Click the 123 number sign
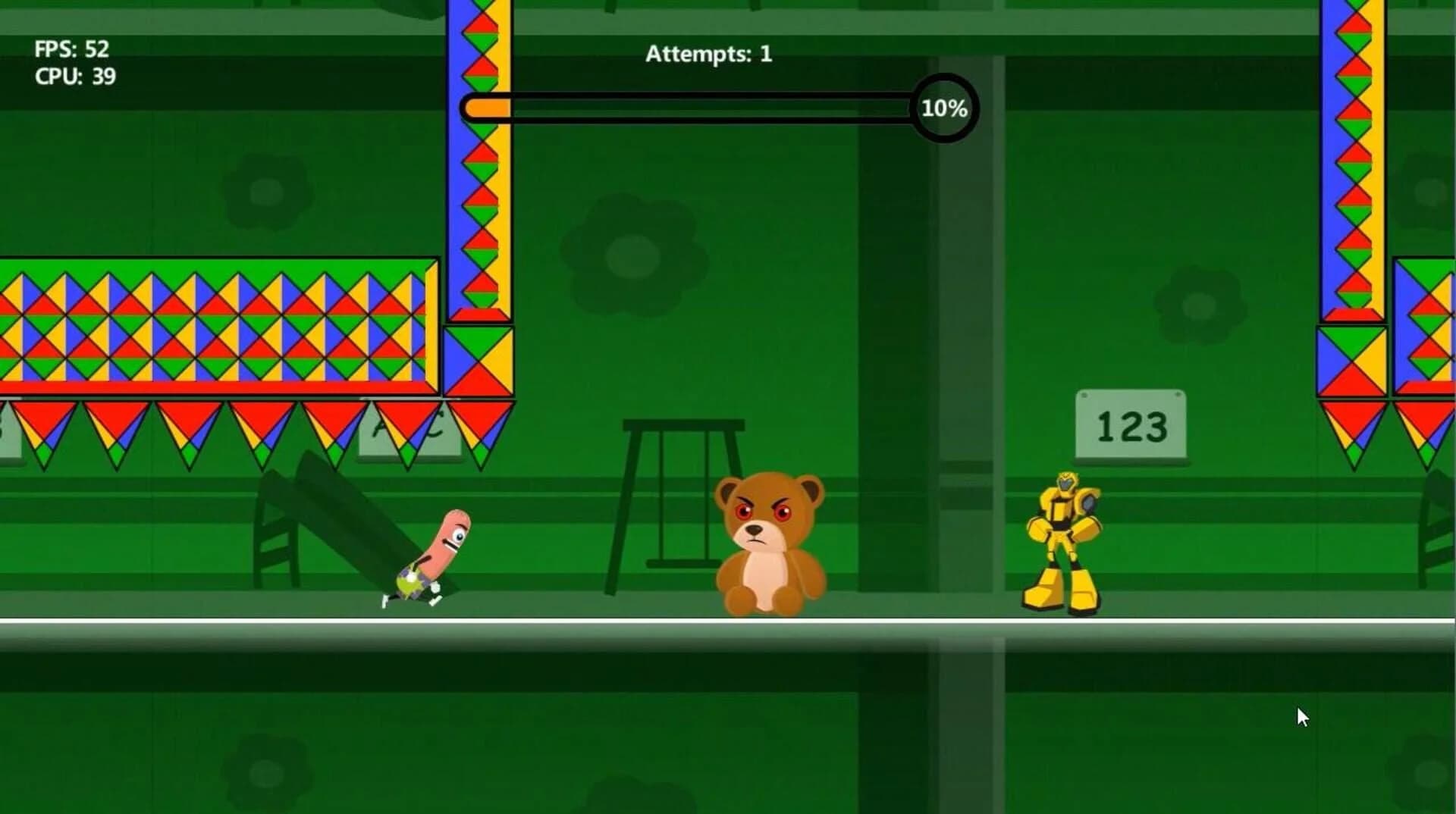This screenshot has width=1456, height=814. tap(1131, 426)
